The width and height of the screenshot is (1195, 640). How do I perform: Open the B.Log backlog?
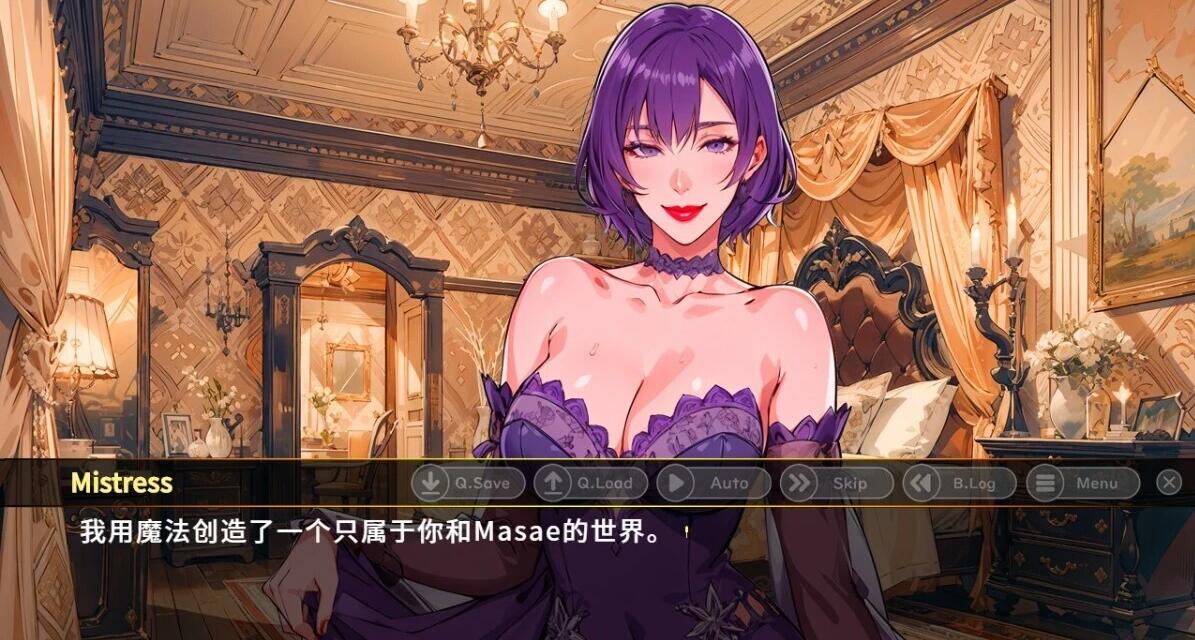point(959,483)
